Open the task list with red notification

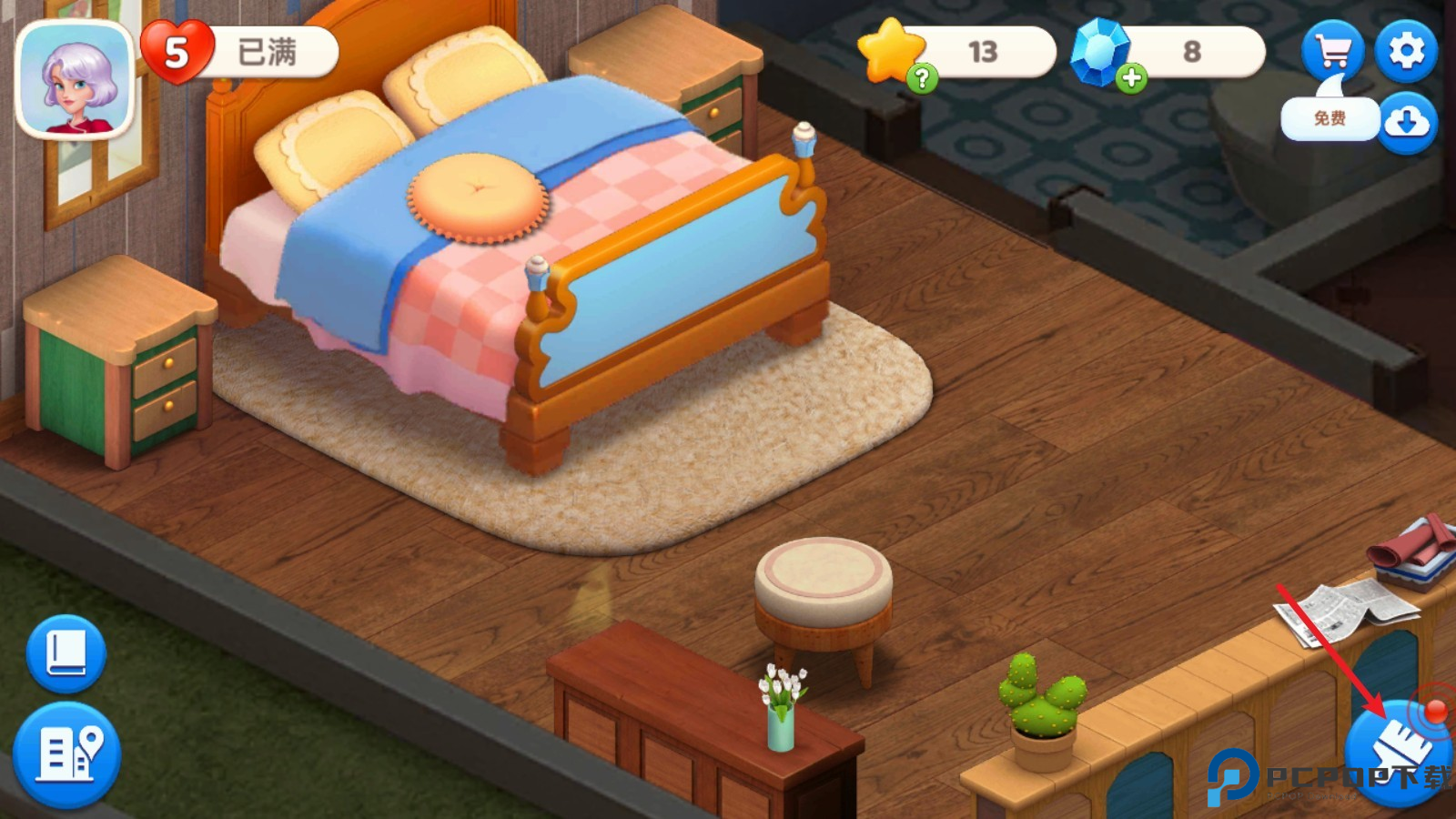(1400, 752)
